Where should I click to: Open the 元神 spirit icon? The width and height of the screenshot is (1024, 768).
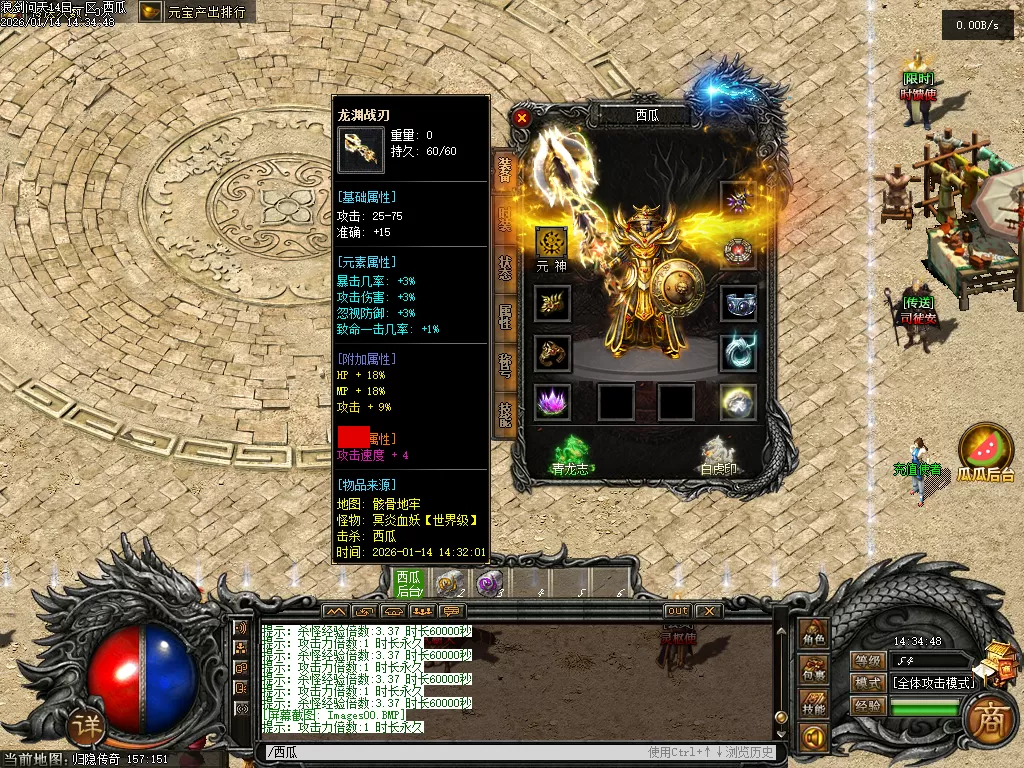pyautogui.click(x=552, y=243)
